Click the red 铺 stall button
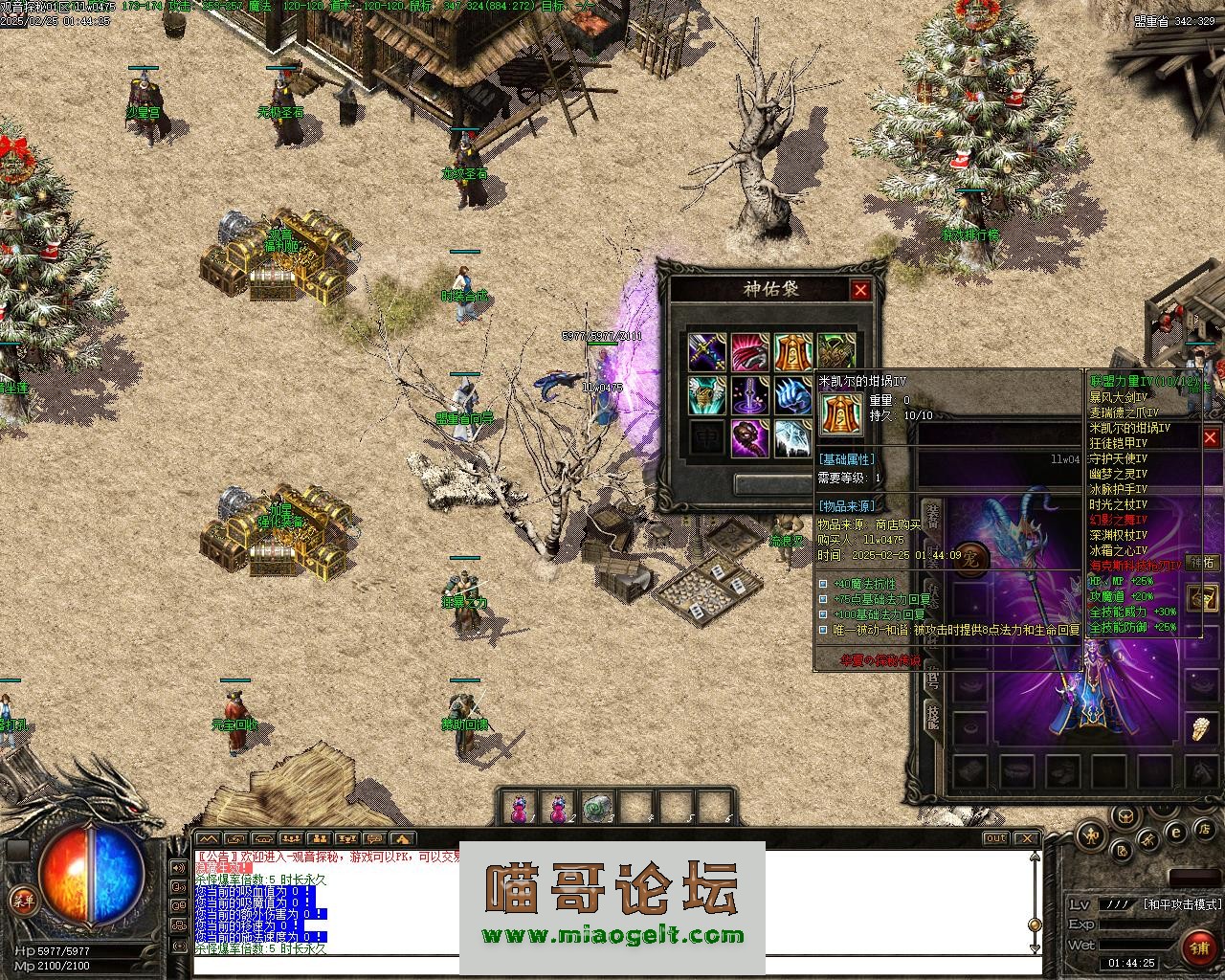 pos(1198,947)
